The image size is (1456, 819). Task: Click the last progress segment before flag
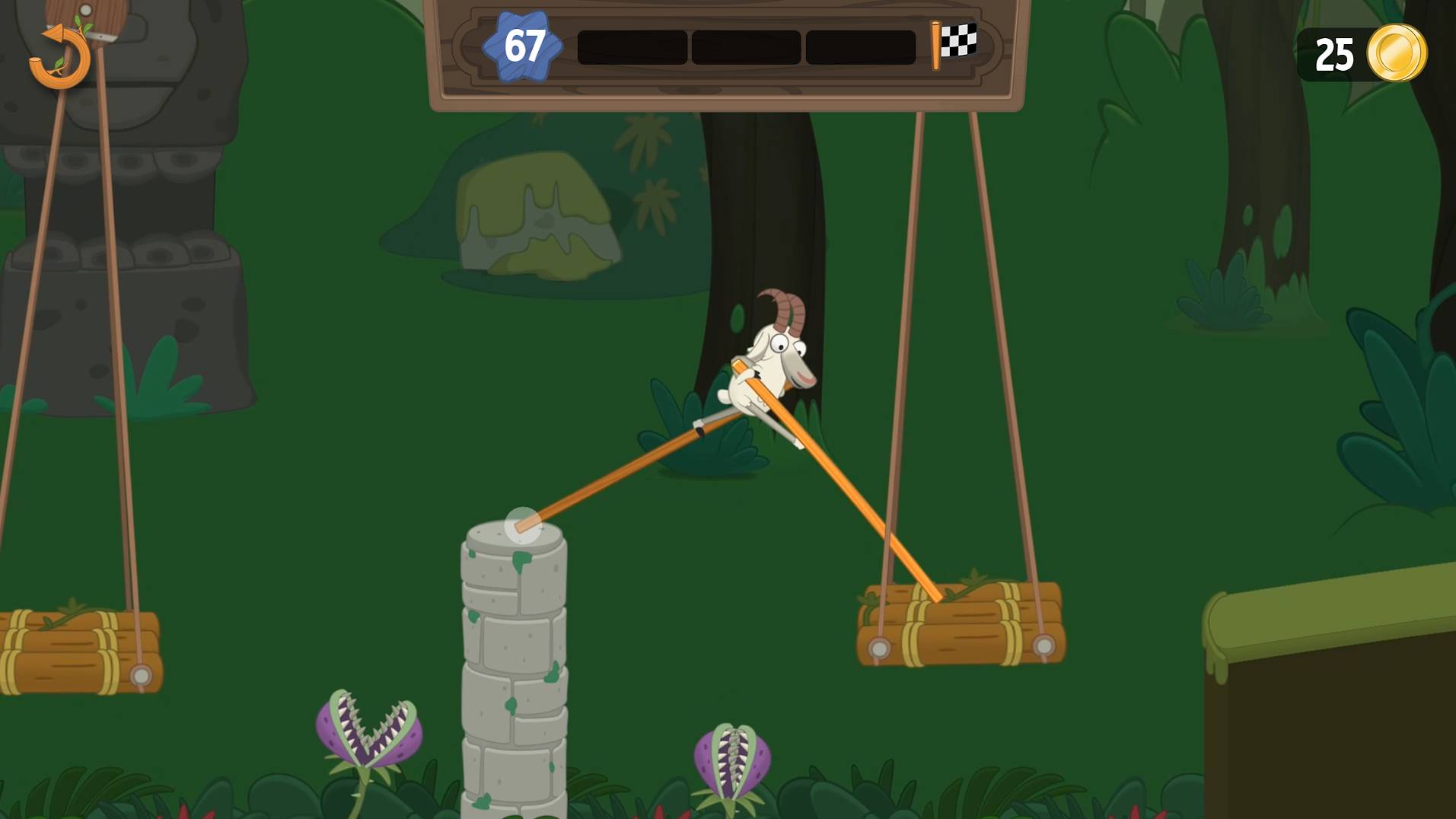pyautogui.click(x=860, y=46)
